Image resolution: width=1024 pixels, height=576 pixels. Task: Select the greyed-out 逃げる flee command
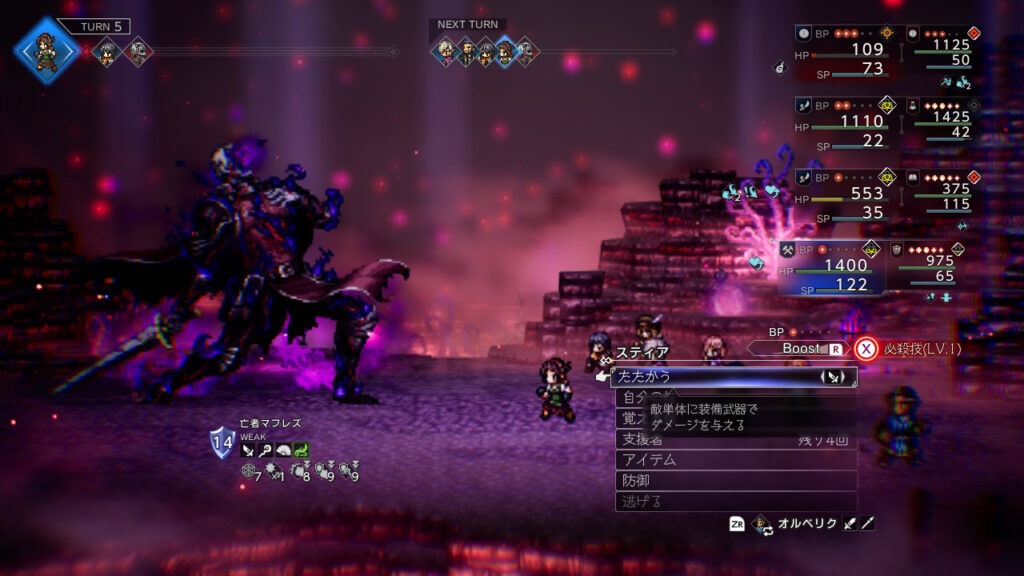coord(735,501)
